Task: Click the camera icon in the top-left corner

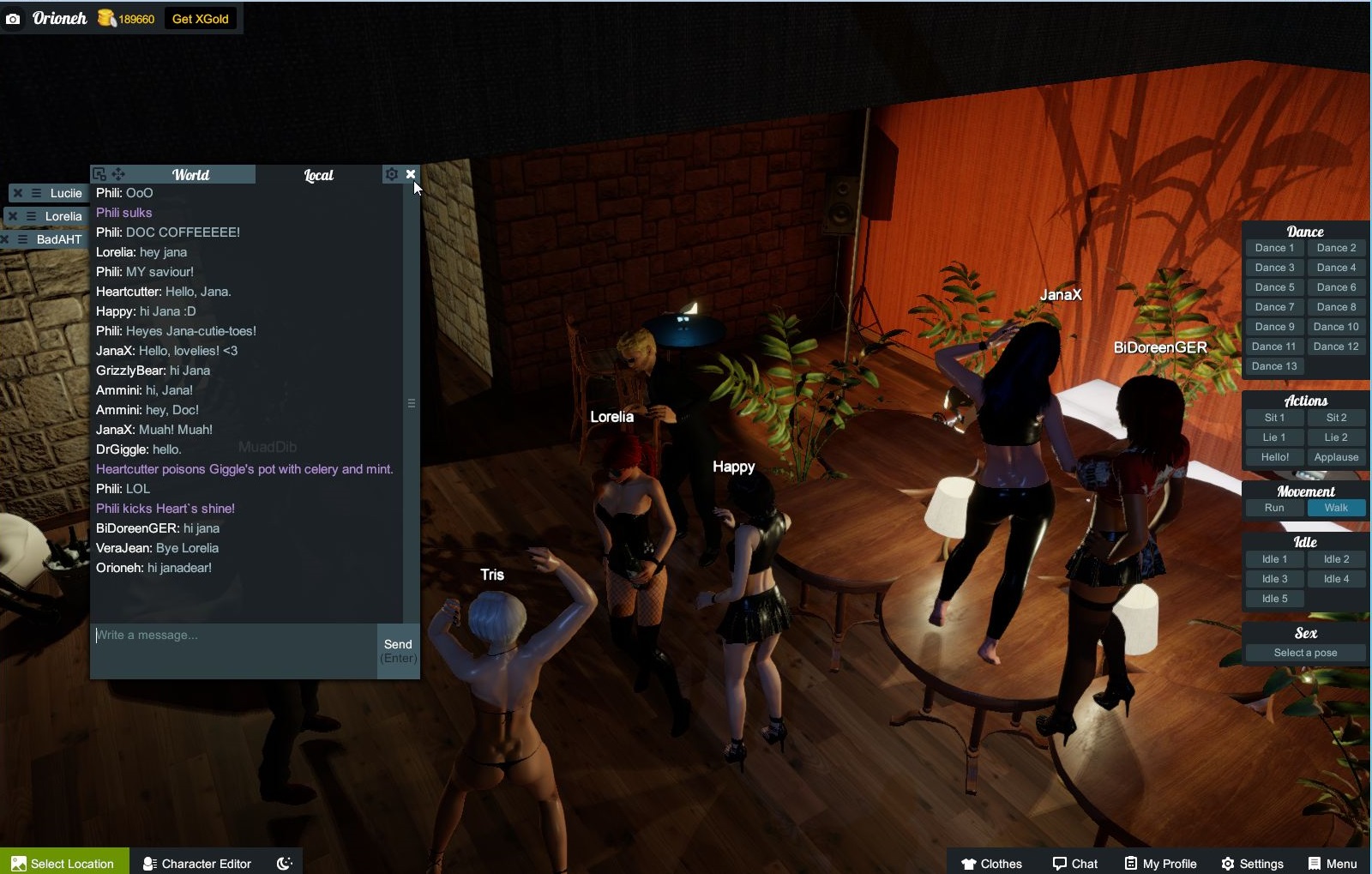Action: click(14, 18)
